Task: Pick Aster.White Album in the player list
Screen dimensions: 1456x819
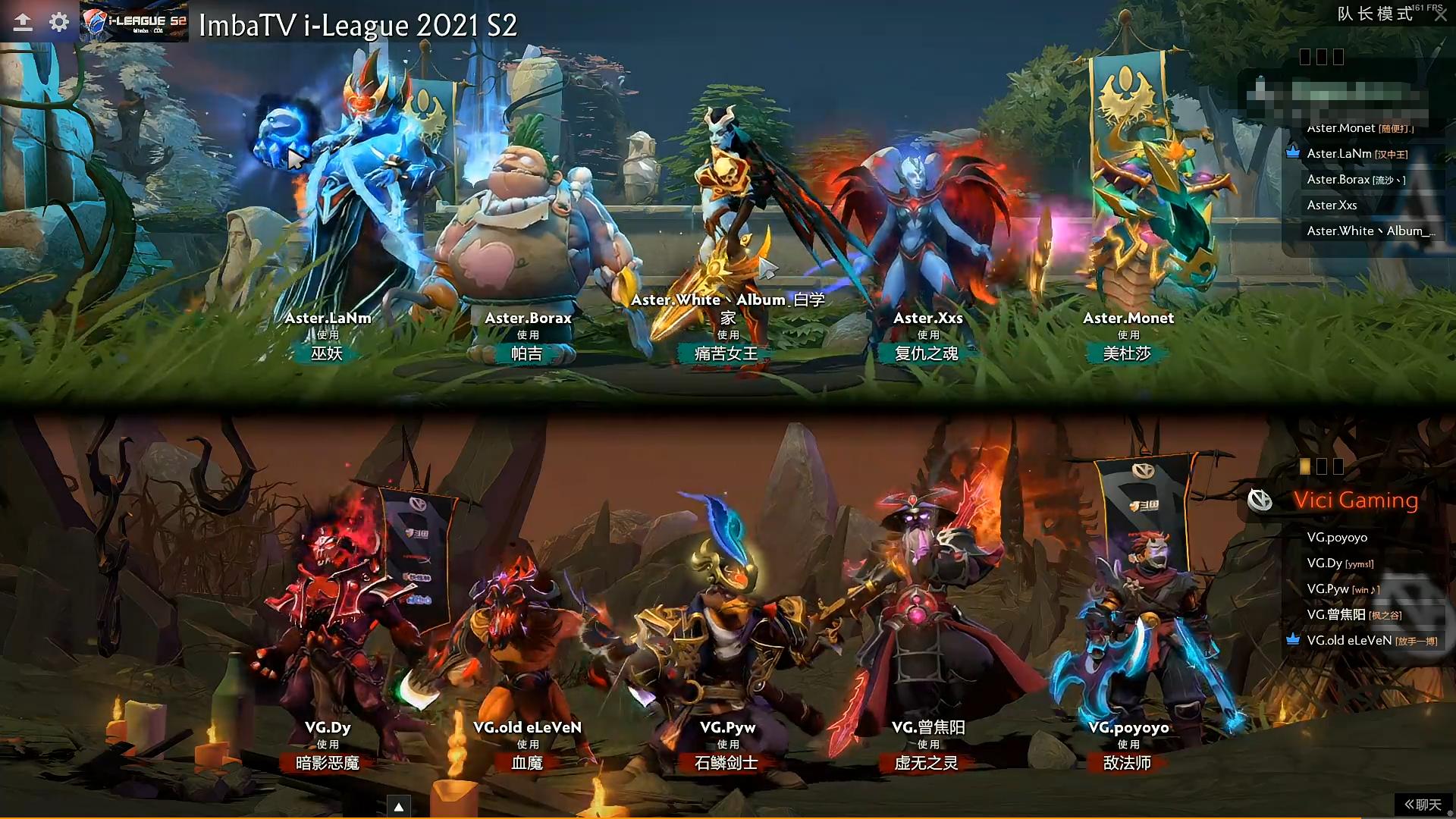Action: (1370, 231)
